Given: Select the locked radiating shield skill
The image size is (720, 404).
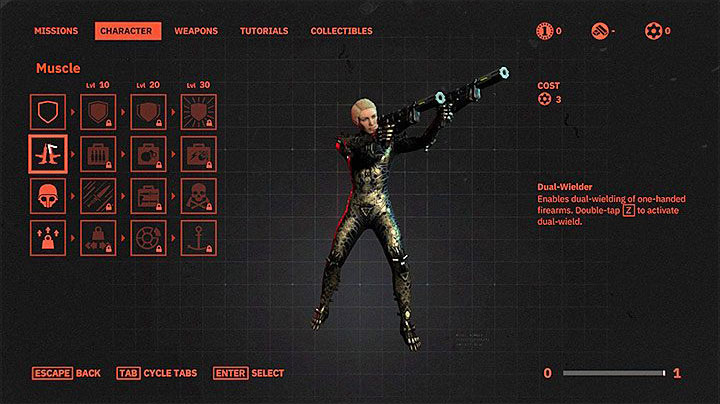Looking at the screenshot, I should 199,110.
